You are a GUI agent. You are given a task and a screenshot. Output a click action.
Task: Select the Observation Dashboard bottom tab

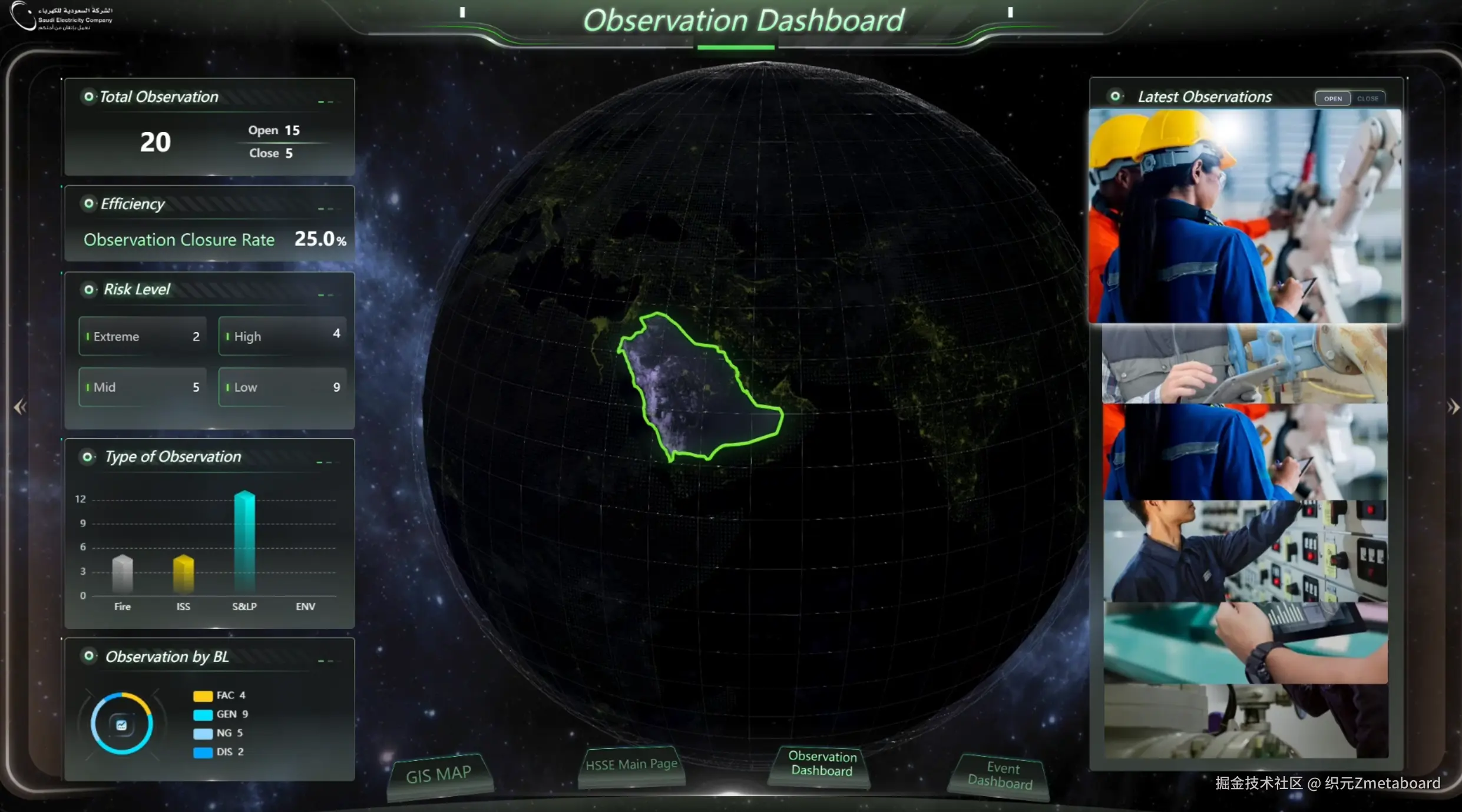pyautogui.click(x=822, y=764)
